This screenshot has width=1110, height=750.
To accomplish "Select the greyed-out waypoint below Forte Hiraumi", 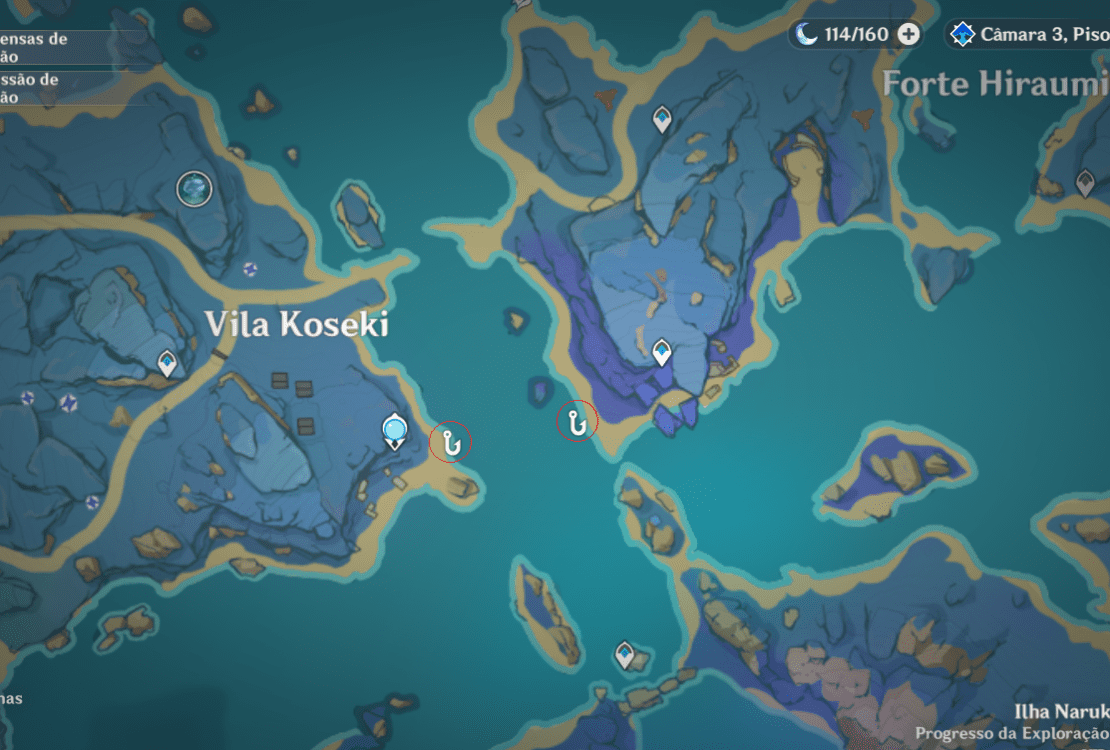I will tap(1085, 182).
